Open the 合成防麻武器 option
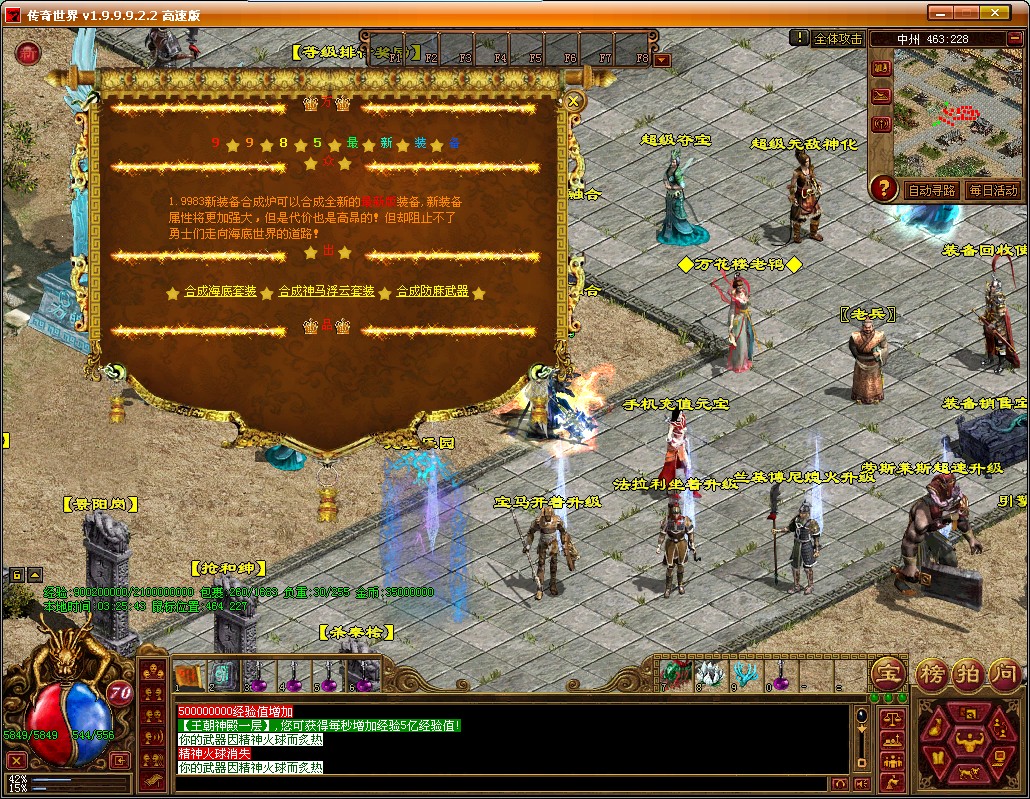 pyautogui.click(x=432, y=292)
